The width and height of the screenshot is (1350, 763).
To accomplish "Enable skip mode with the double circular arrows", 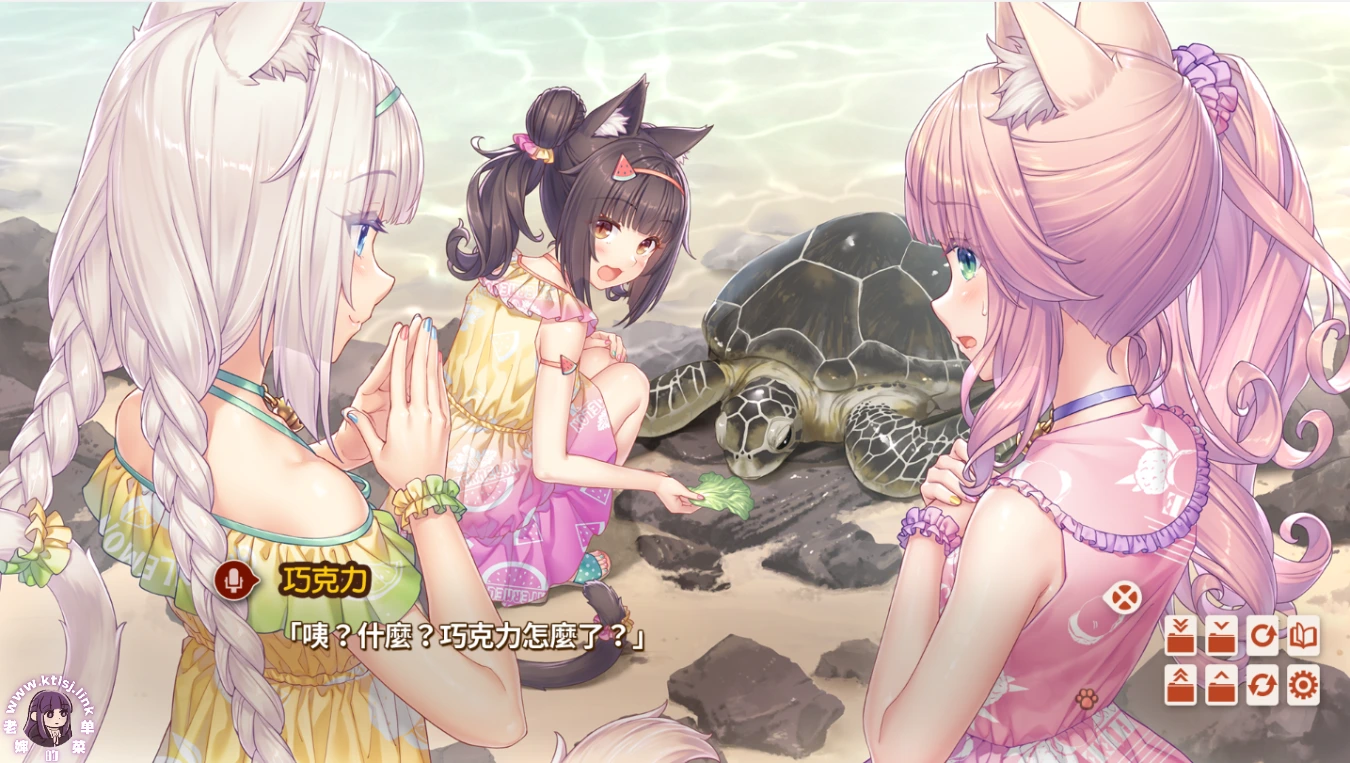I will tap(1262, 685).
